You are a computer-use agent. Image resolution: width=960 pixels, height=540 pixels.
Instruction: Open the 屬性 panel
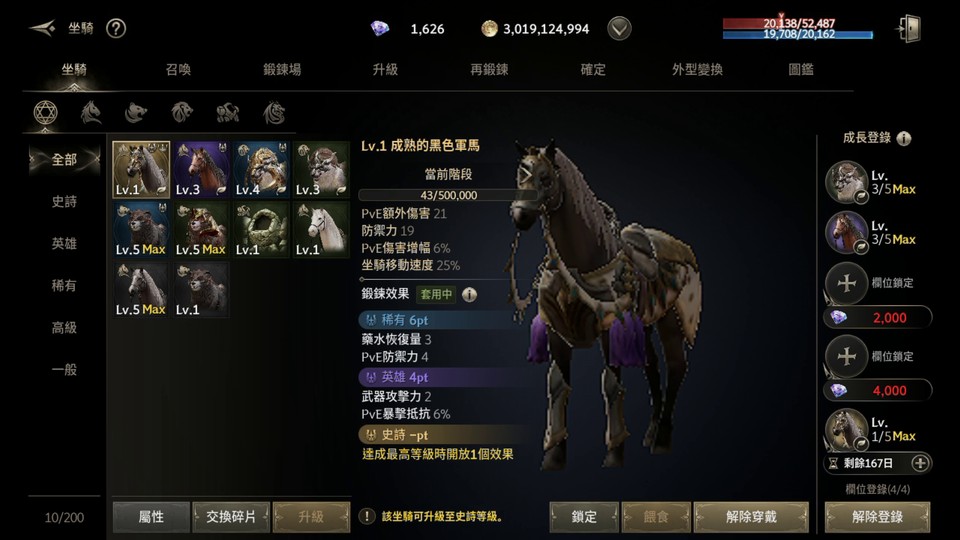click(x=151, y=516)
